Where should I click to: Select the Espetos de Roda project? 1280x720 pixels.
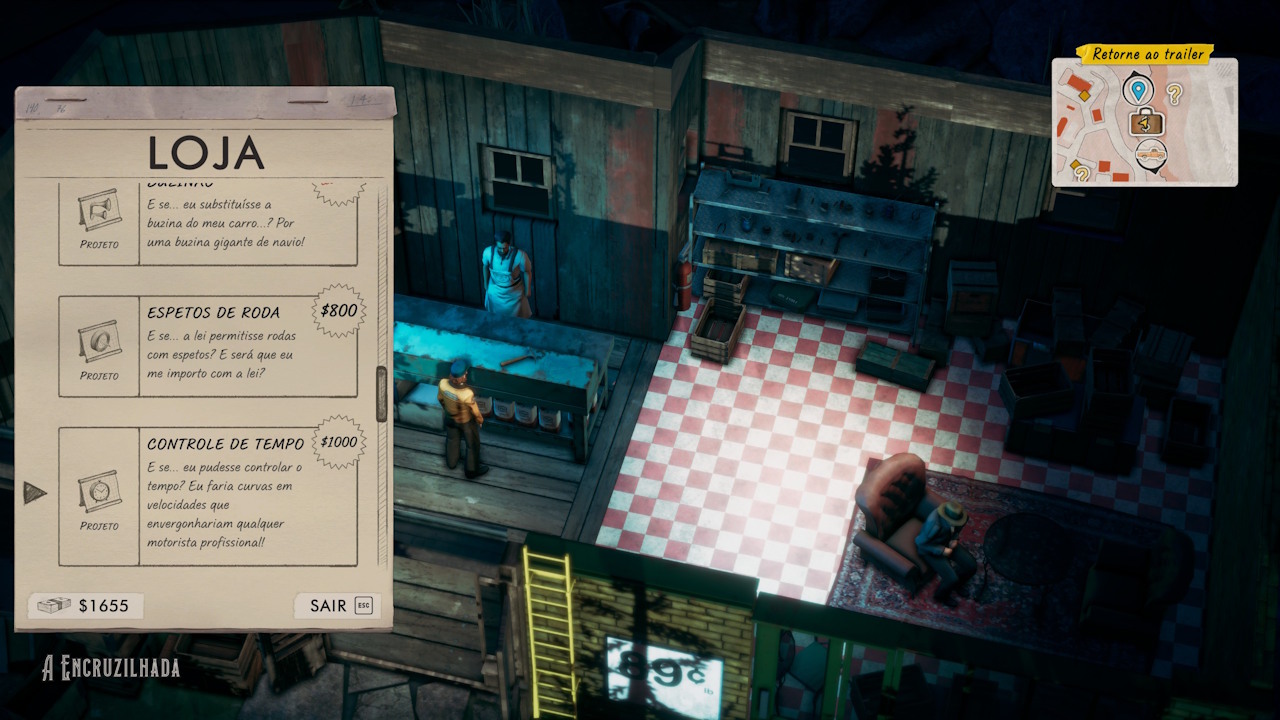click(208, 346)
